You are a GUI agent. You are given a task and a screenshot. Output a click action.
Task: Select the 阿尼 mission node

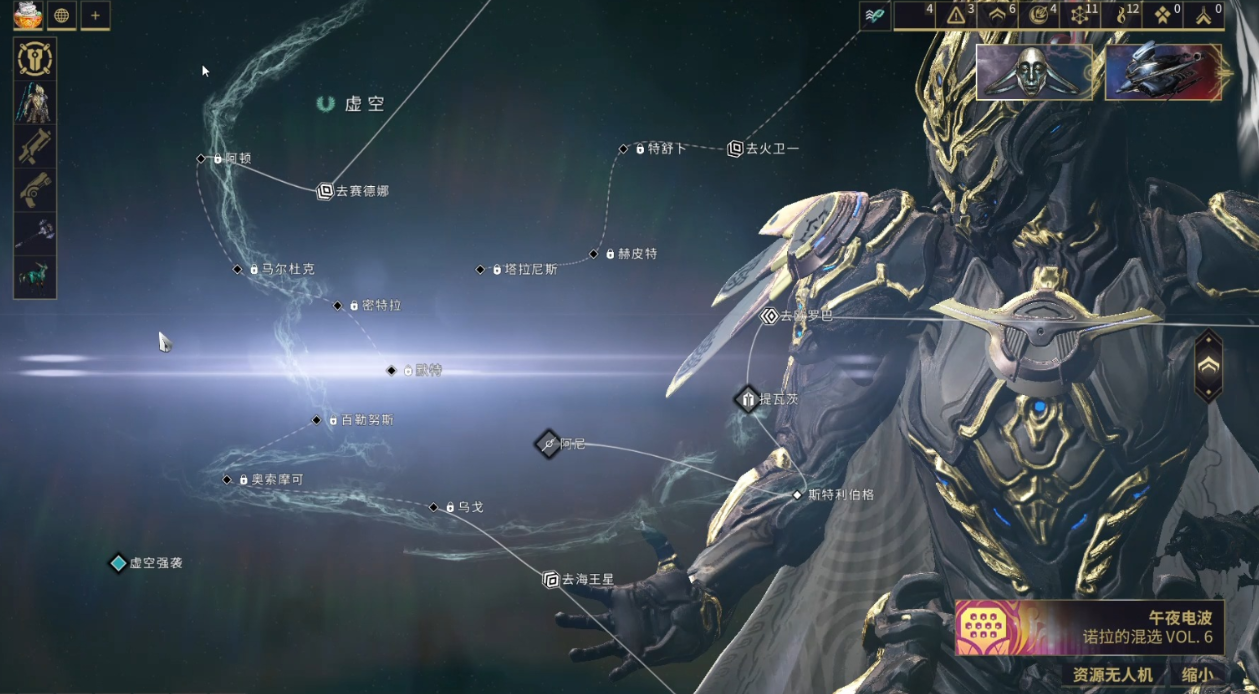click(548, 444)
